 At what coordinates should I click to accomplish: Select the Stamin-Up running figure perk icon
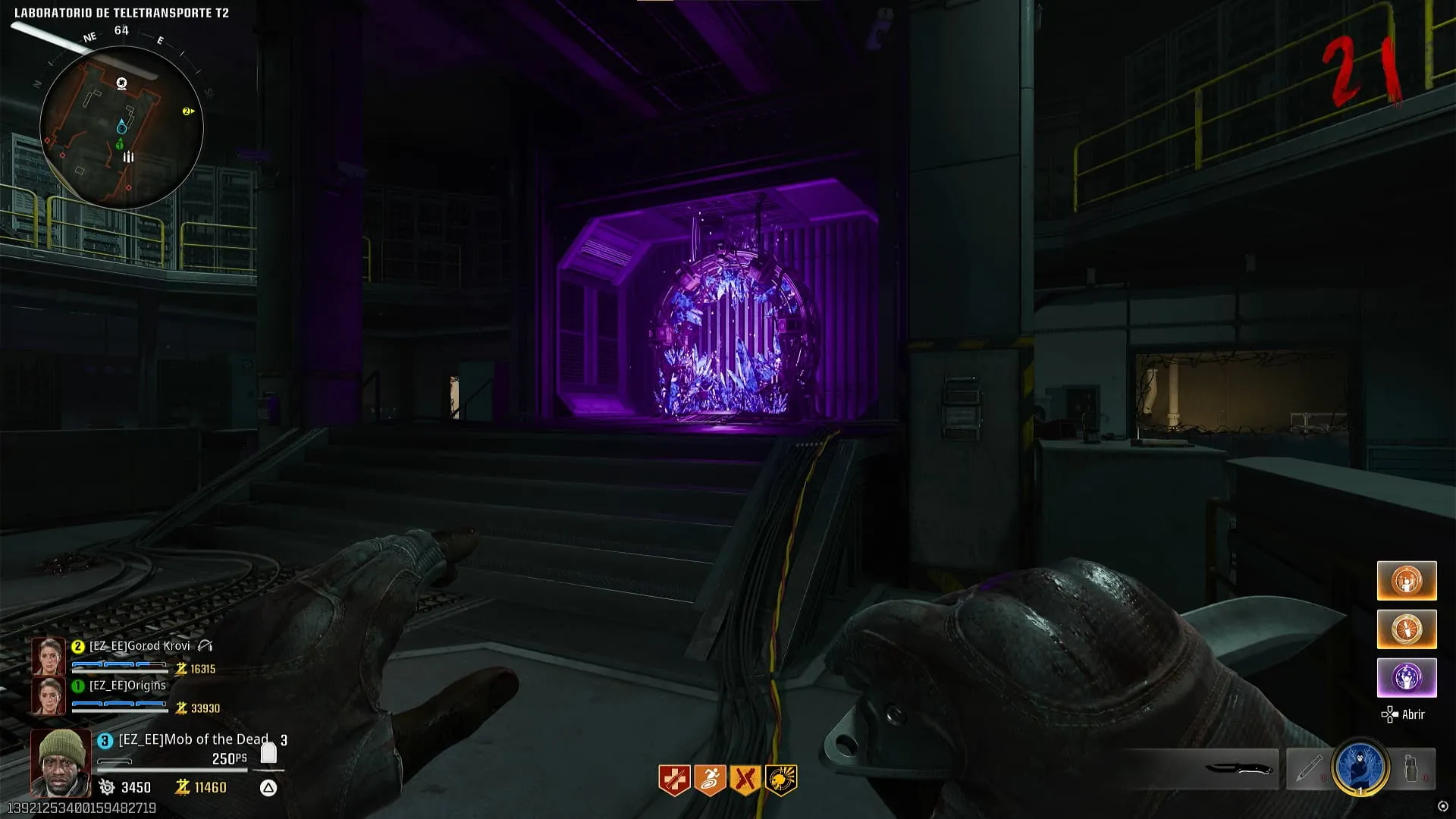(x=710, y=780)
